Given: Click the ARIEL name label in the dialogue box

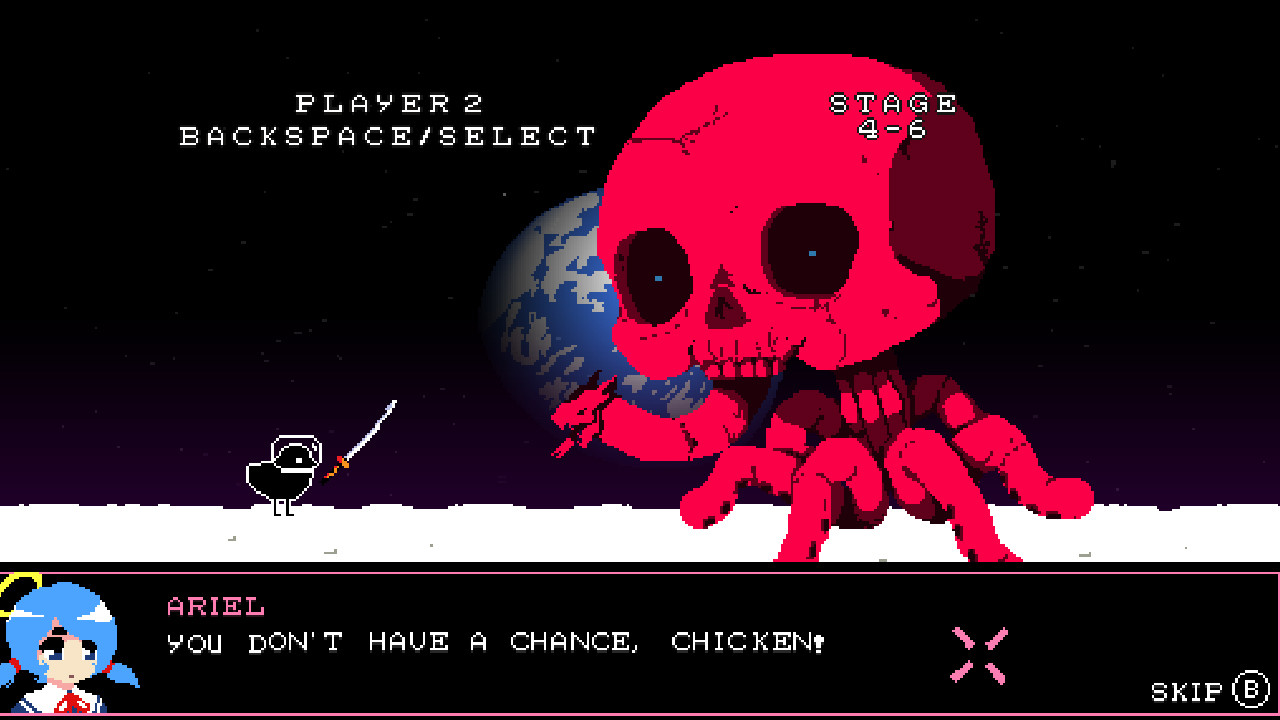Looking at the screenshot, I should point(213,605).
